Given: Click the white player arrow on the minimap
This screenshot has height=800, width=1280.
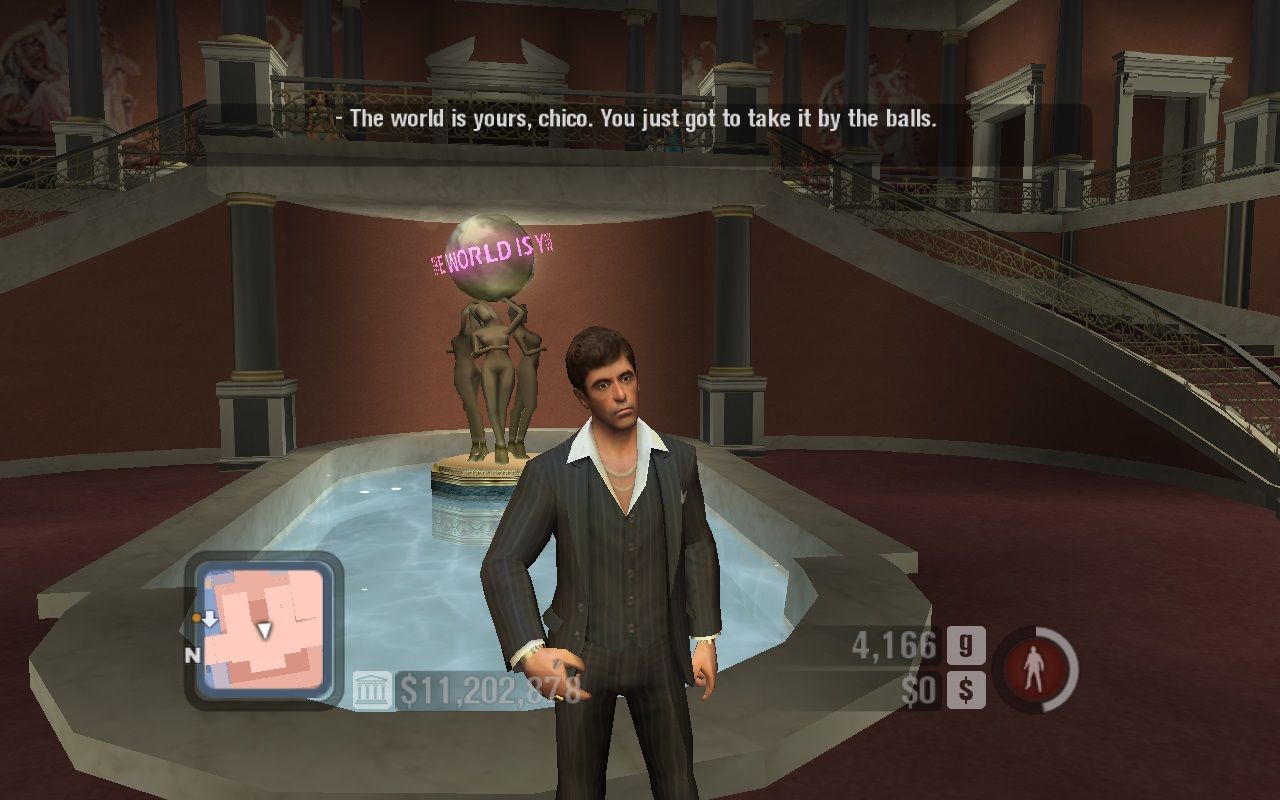Looking at the screenshot, I should tap(263, 631).
